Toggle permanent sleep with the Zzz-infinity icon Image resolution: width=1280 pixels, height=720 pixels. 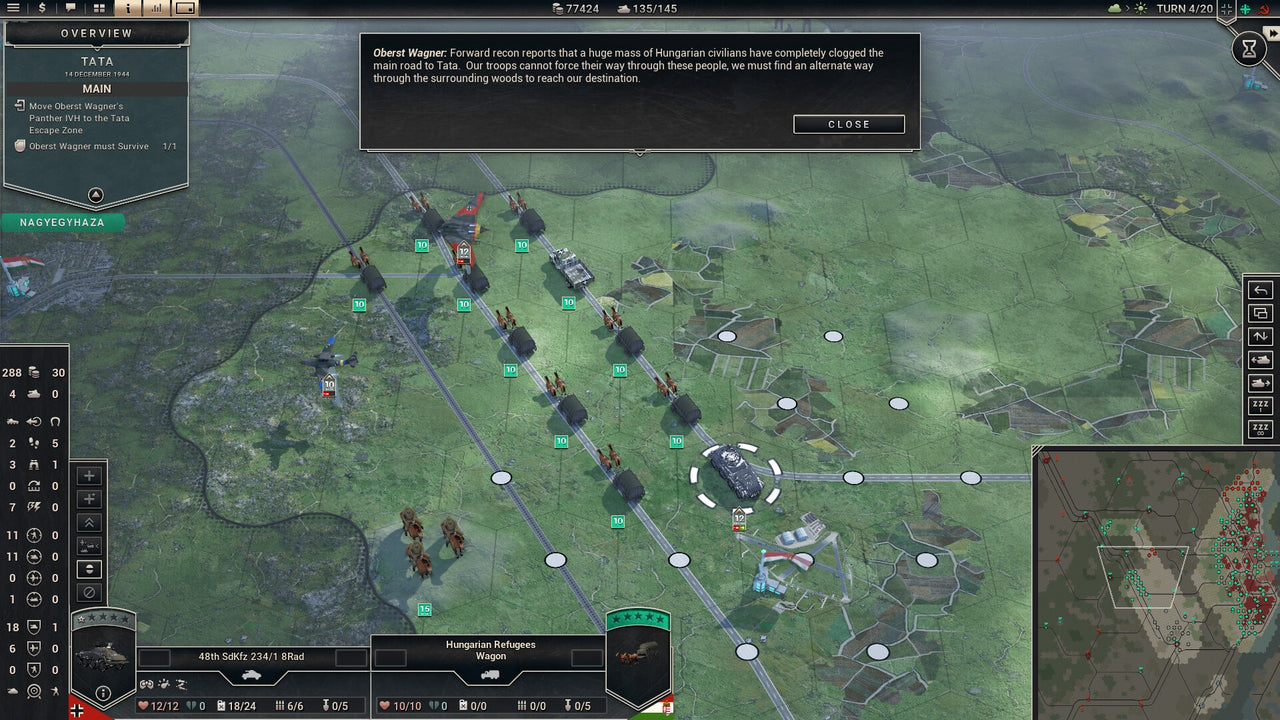tap(1259, 427)
